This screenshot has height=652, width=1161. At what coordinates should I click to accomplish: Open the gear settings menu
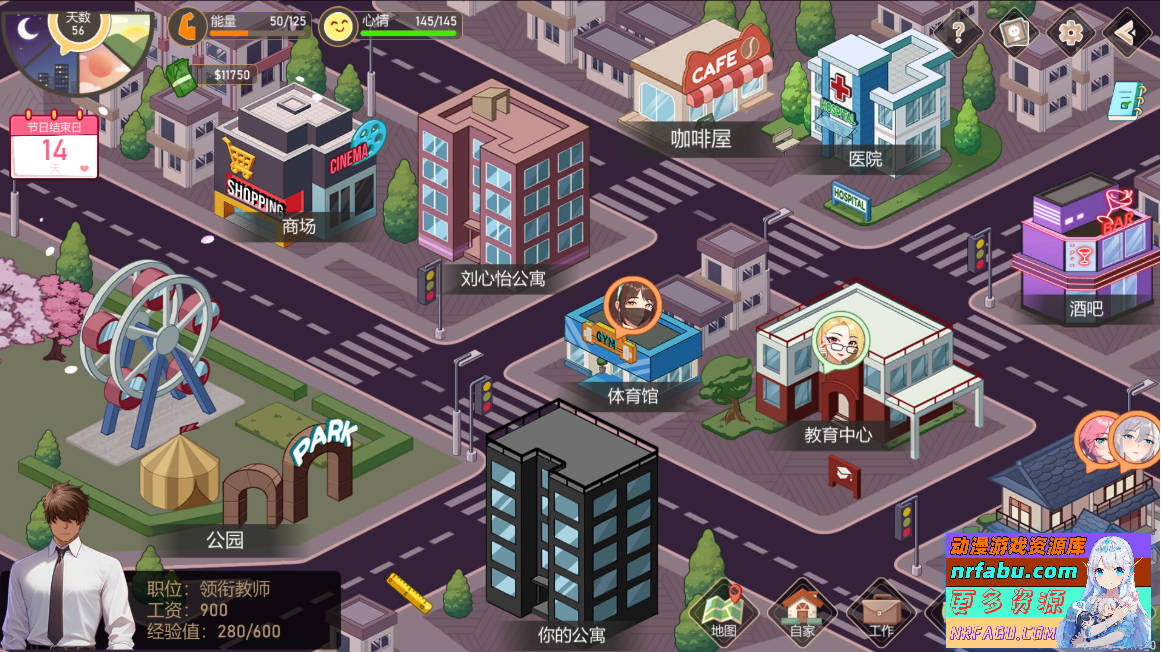pos(1071,33)
